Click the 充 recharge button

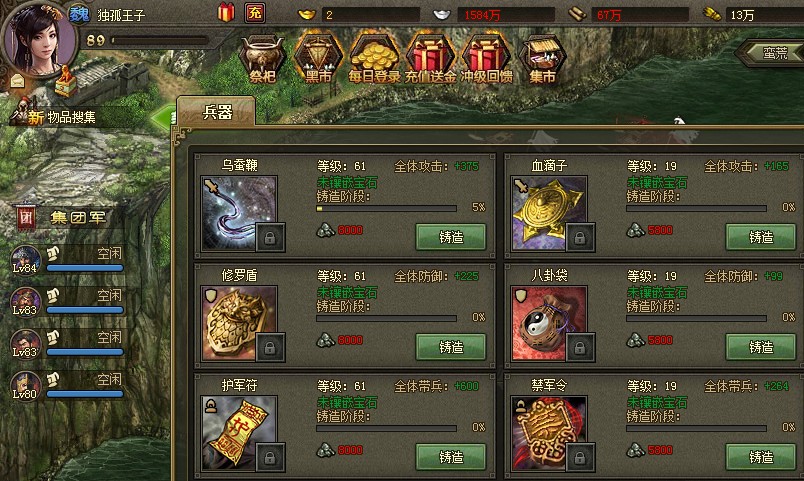pyautogui.click(x=254, y=13)
